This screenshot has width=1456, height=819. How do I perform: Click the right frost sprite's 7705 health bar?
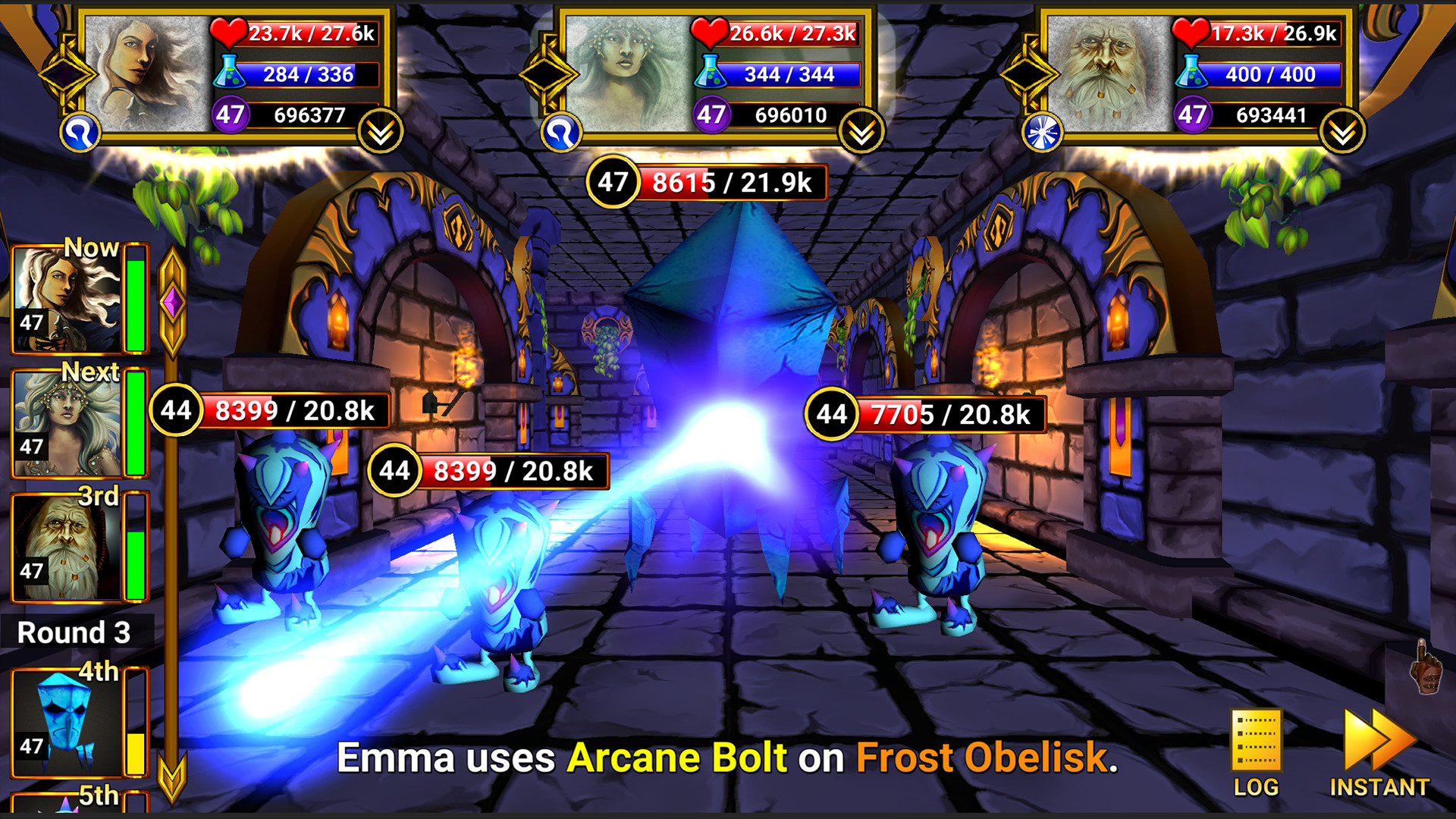point(952,414)
